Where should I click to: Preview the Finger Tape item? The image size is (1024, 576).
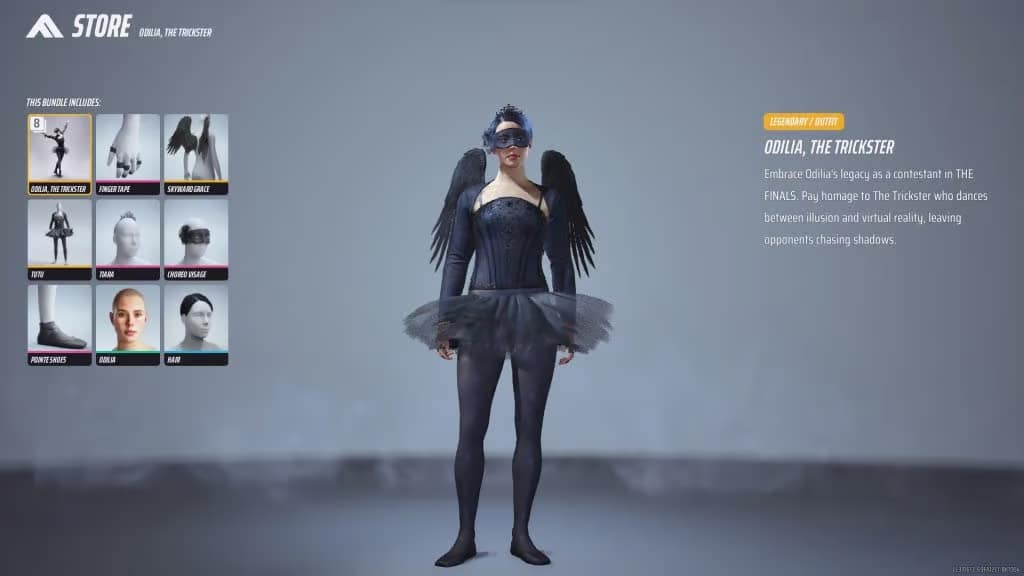[x=128, y=153]
